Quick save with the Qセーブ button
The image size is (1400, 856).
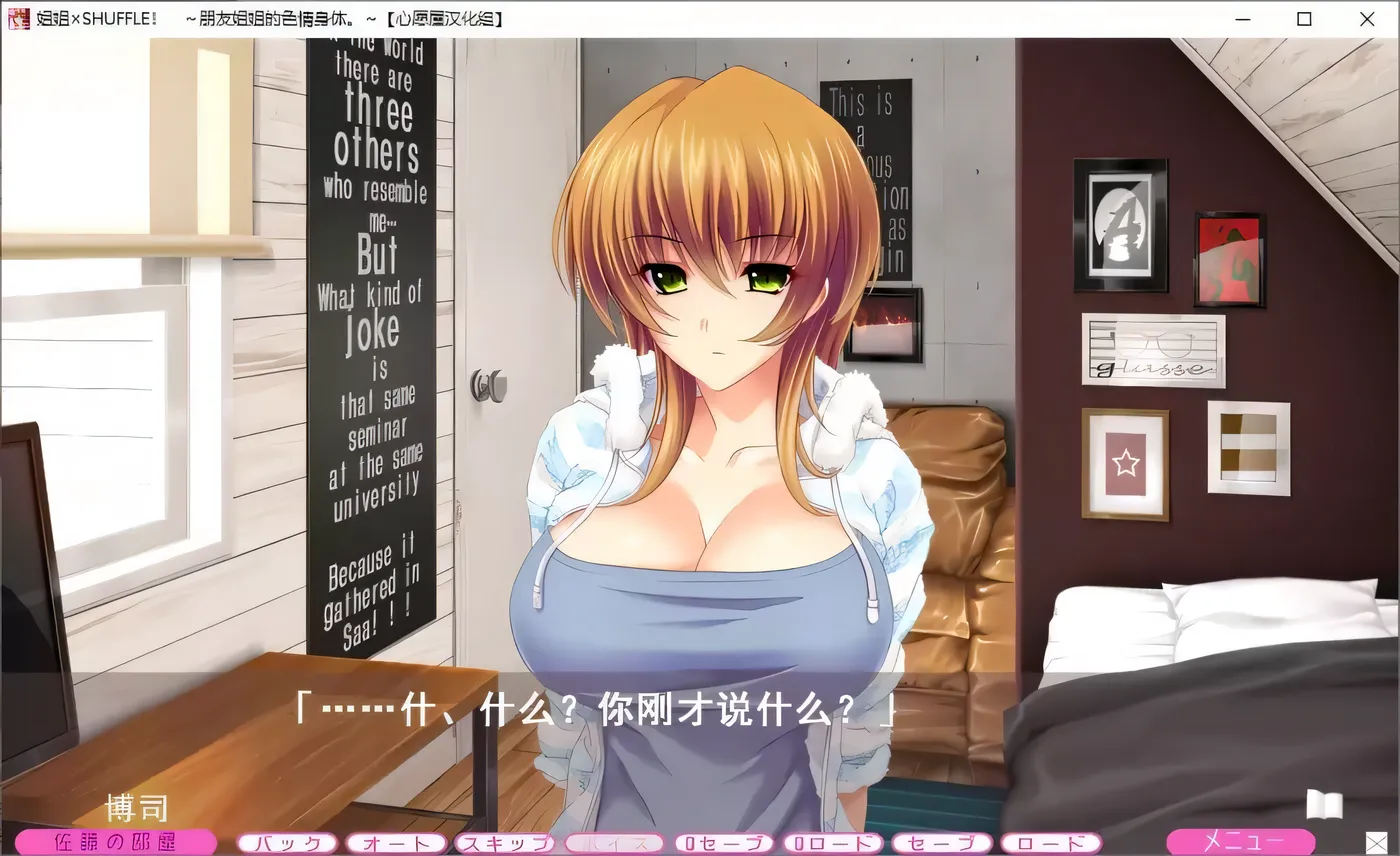pos(722,843)
